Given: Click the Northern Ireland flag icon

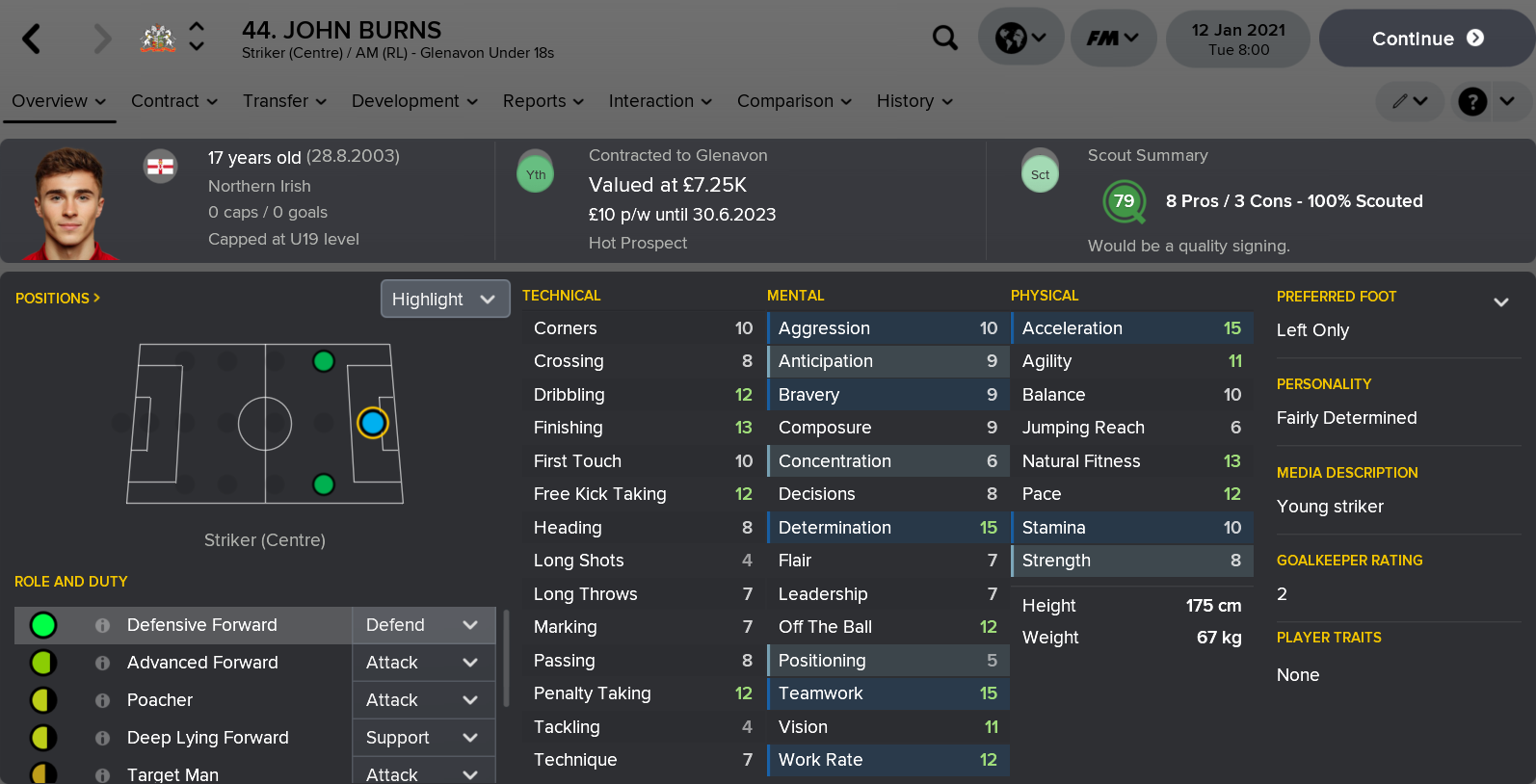Looking at the screenshot, I should coord(161,166).
